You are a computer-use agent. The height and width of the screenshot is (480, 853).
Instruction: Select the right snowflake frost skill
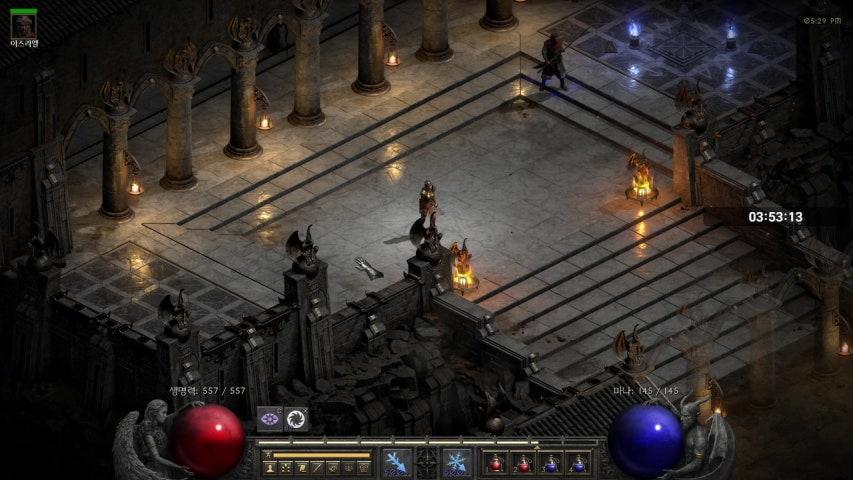point(457,463)
